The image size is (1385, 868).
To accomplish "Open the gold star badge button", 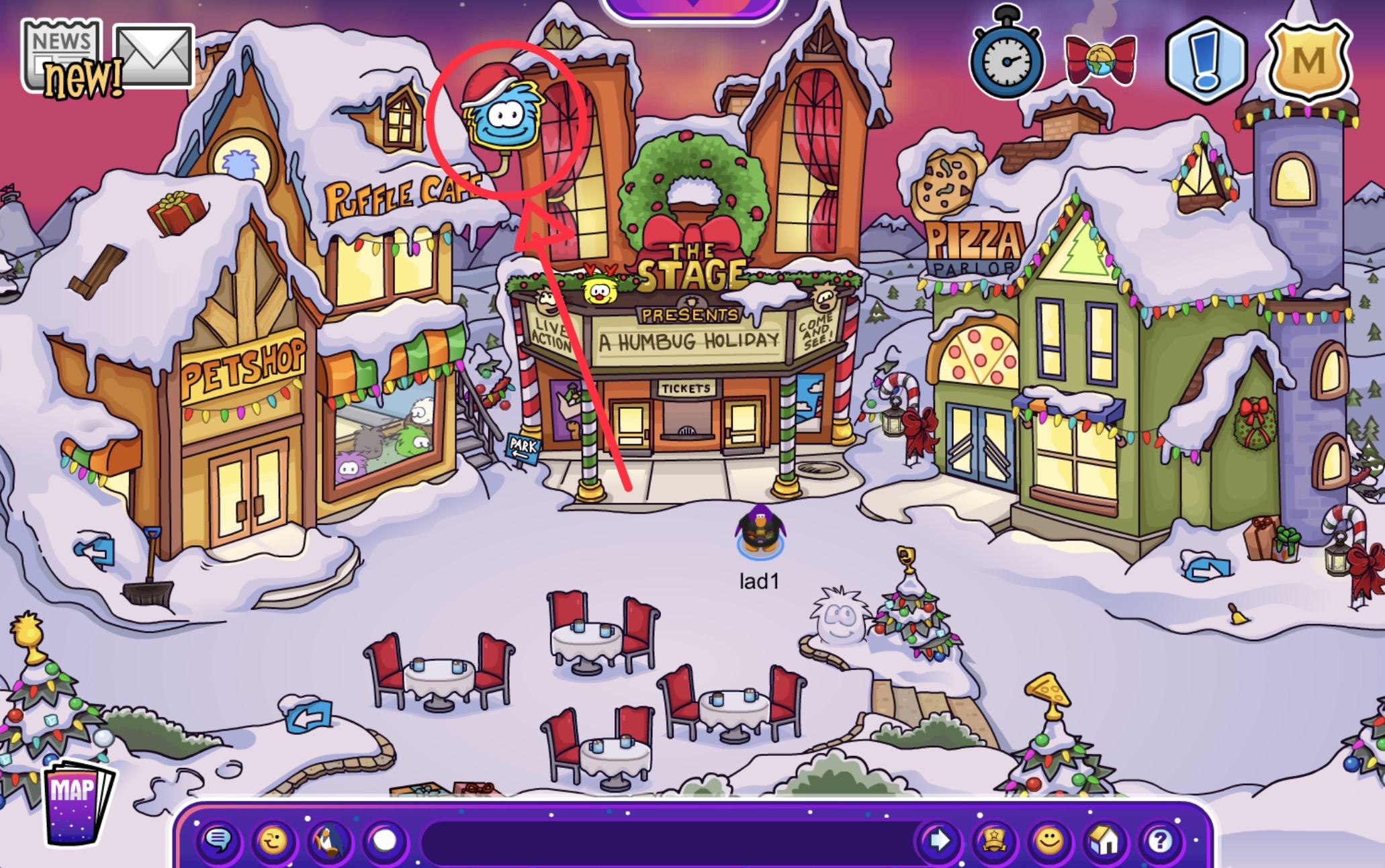I will coord(994,840).
